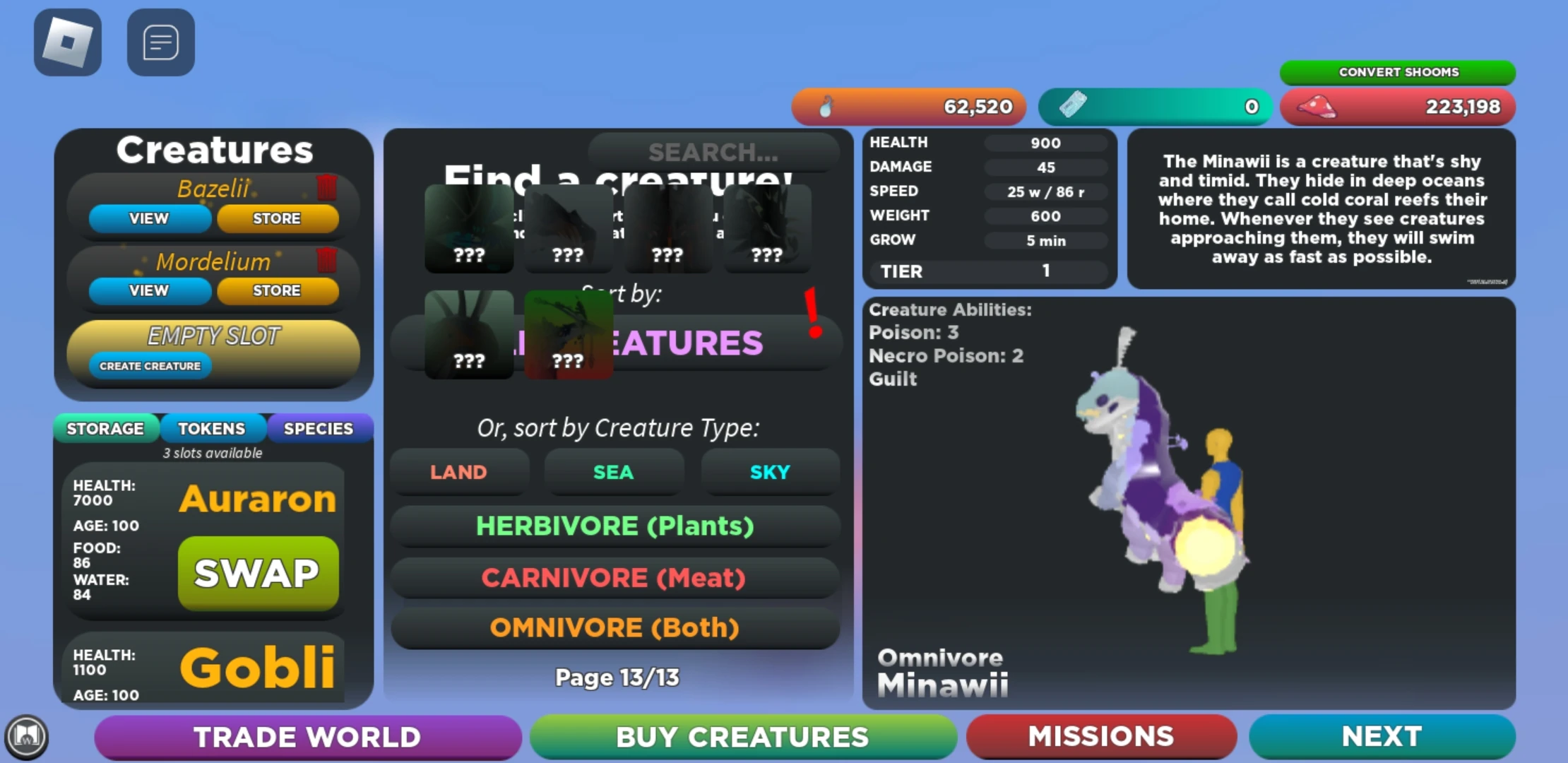Select the first ??? creature thumbnail
Image resolution: width=1568 pixels, height=763 pixels.
click(469, 230)
